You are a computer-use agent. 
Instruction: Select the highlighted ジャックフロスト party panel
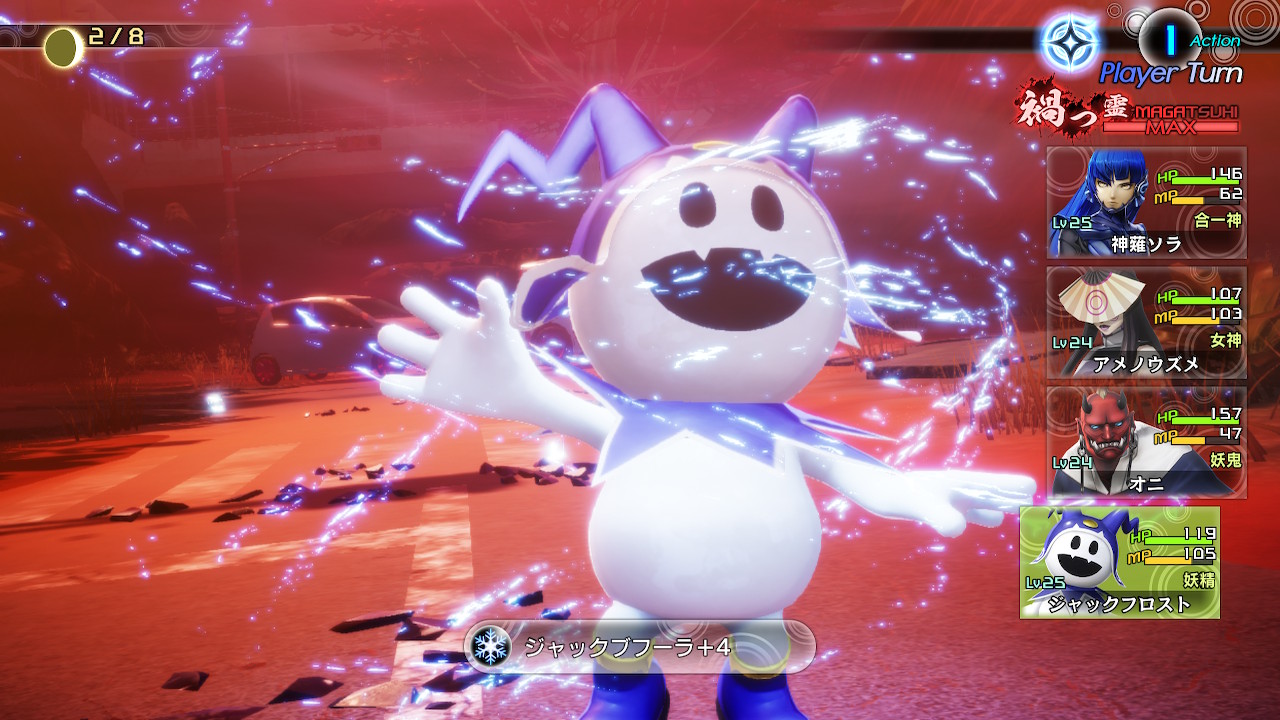coord(1119,562)
